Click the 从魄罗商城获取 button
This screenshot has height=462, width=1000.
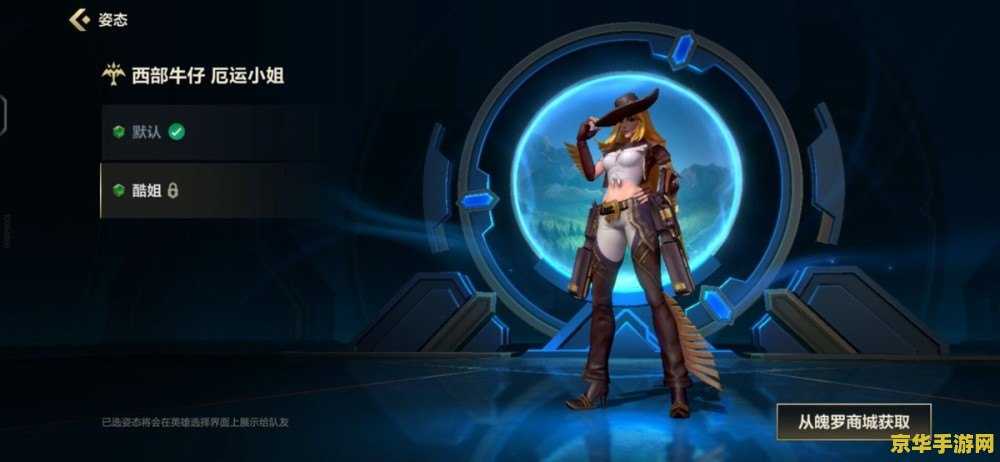[853, 421]
